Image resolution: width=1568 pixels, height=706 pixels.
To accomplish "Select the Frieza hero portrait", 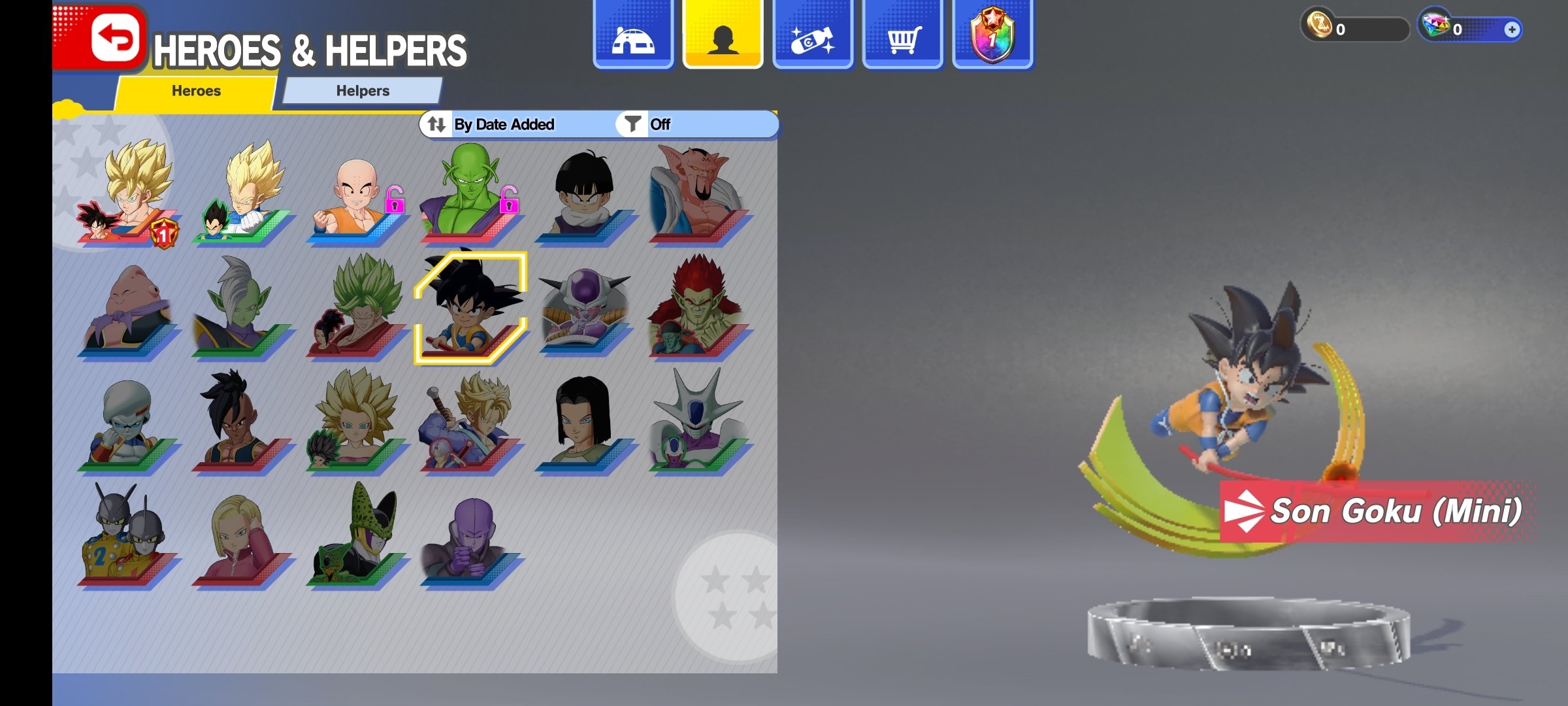I will click(x=585, y=307).
